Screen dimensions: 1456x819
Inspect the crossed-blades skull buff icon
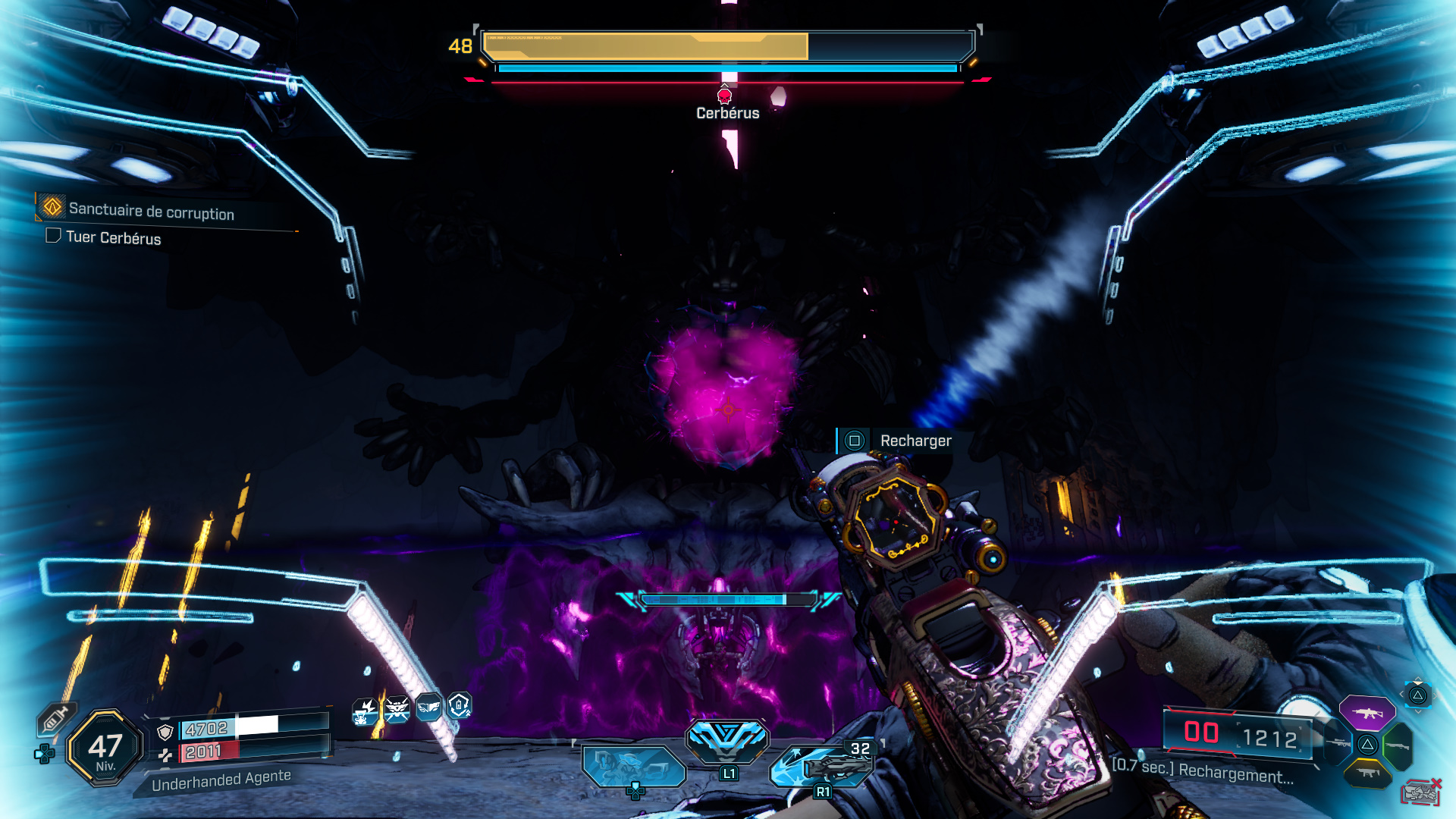(x=397, y=710)
